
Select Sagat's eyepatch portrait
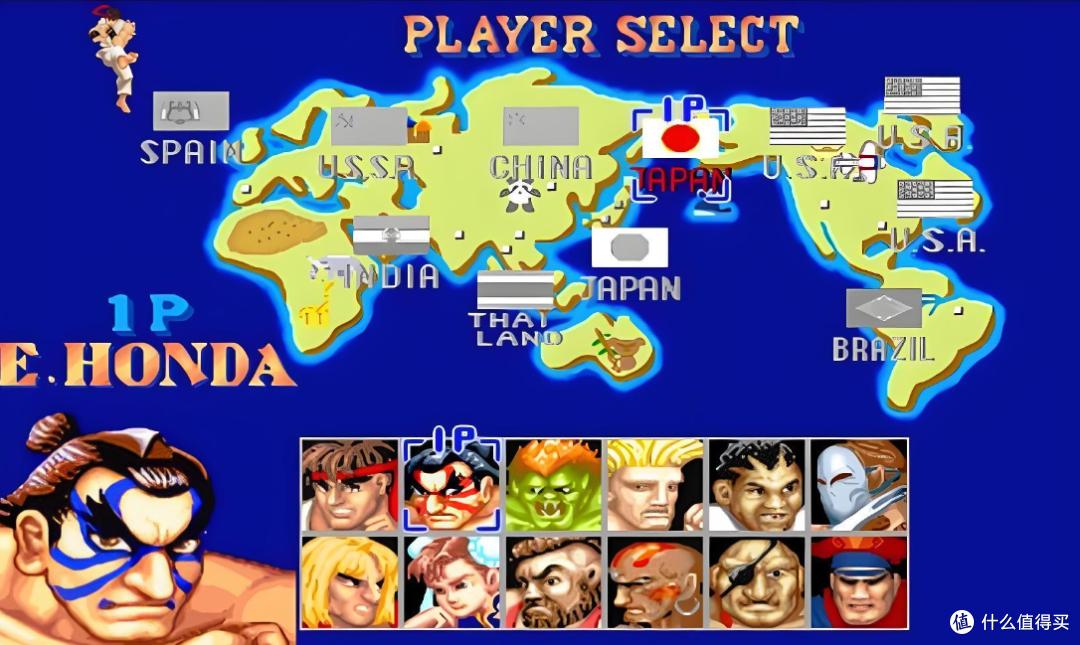(x=757, y=582)
